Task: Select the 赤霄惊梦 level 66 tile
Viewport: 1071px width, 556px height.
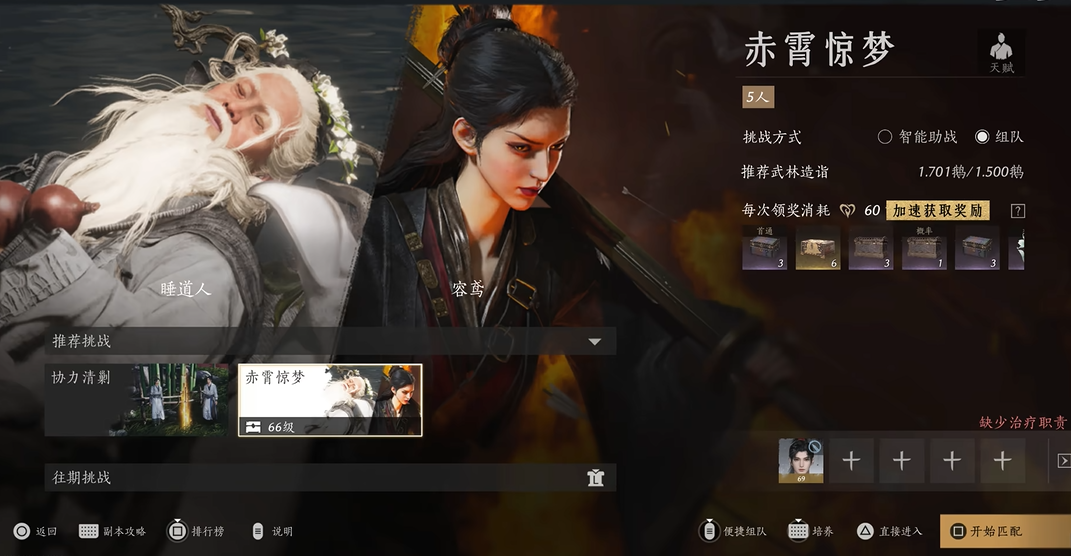Action: pos(330,400)
